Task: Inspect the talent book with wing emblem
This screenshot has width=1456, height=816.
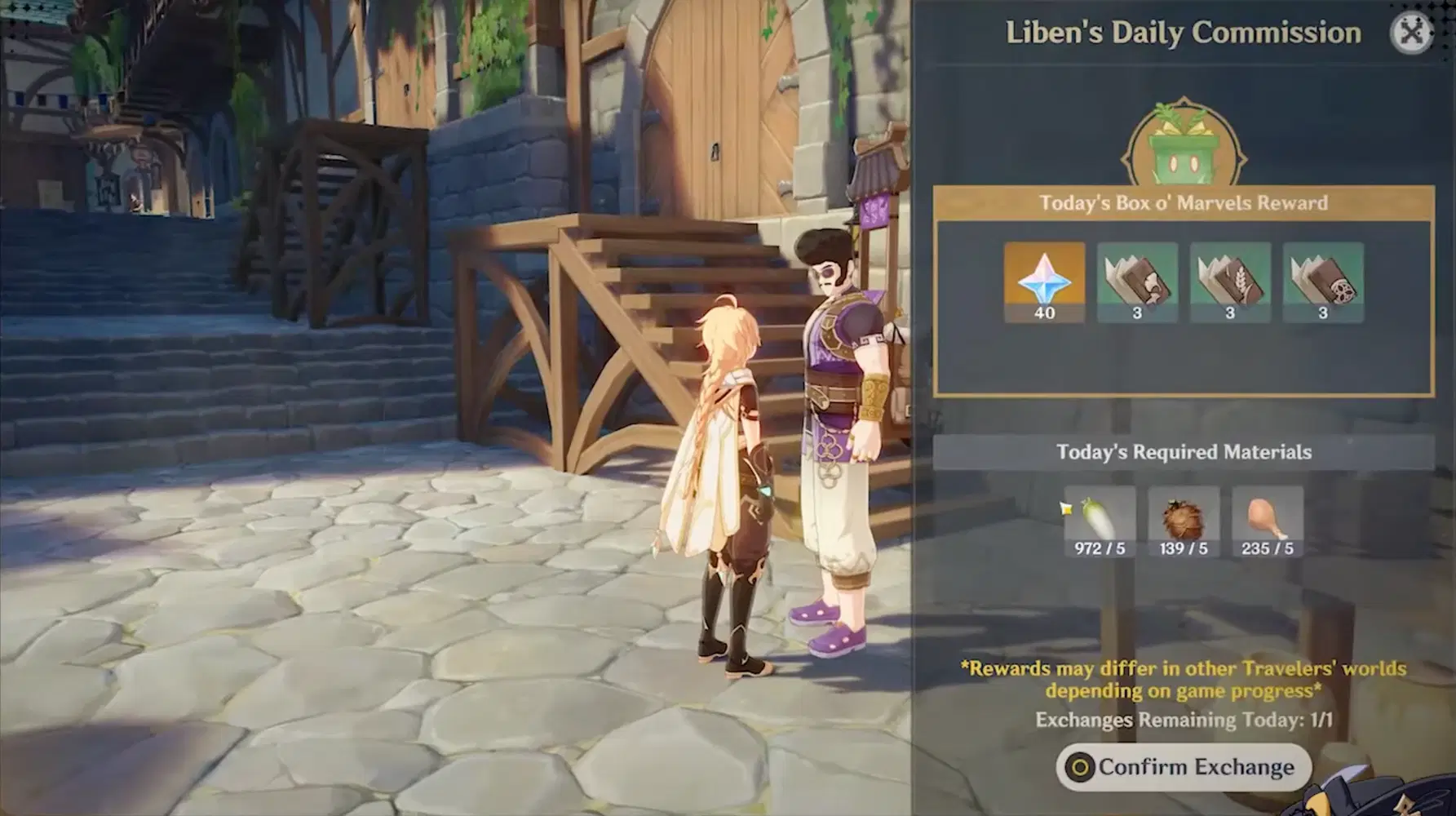Action: pyautogui.click(x=1137, y=282)
